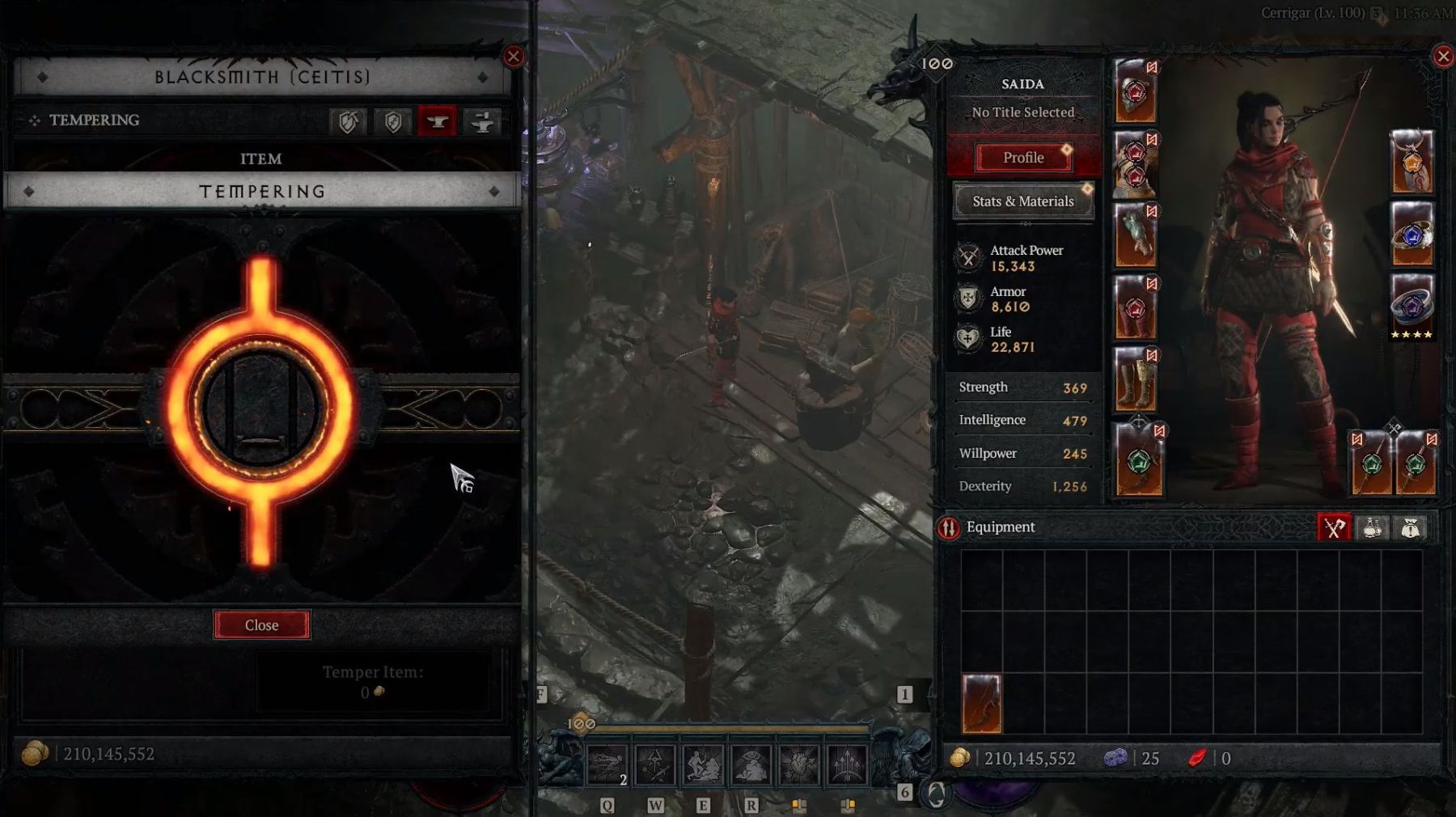This screenshot has width=1456, height=817.
Task: Select the equipped helm slot
Action: (1136, 91)
